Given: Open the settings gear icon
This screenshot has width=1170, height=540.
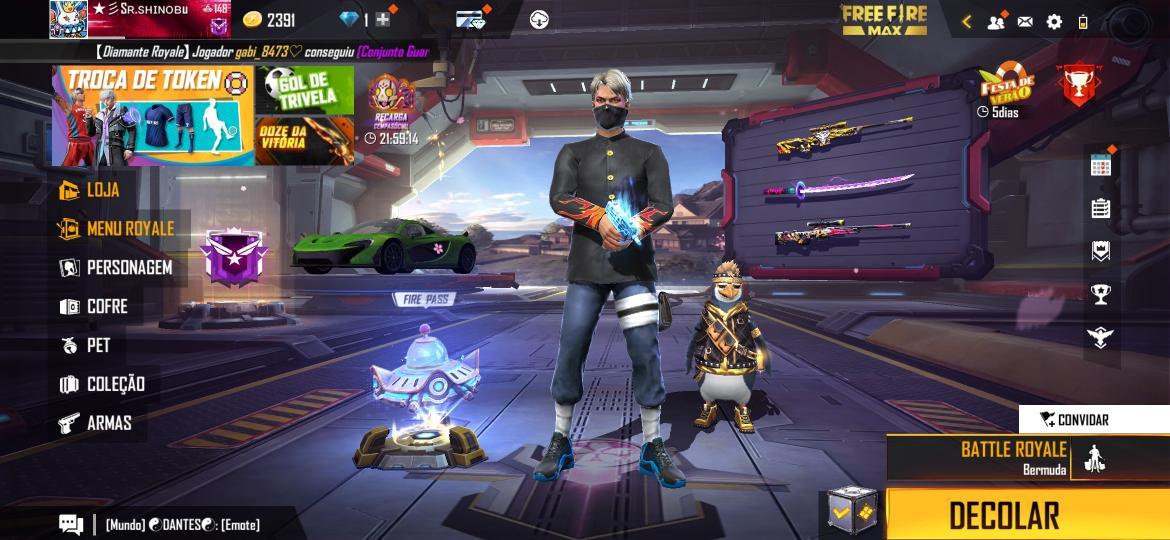Looking at the screenshot, I should [1054, 21].
